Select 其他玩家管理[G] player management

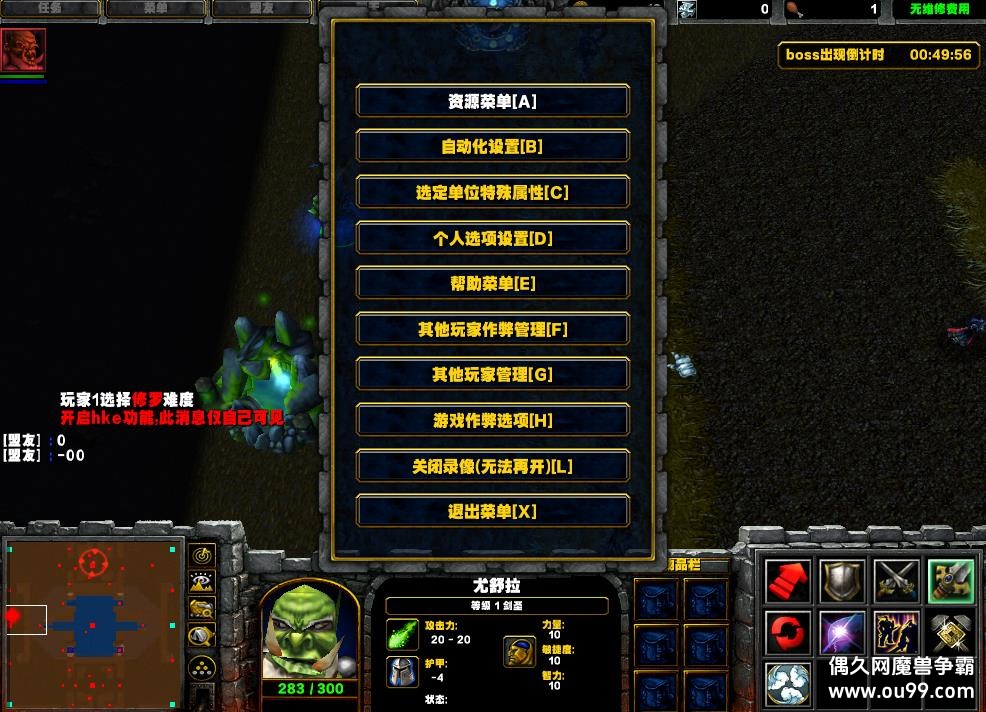pyautogui.click(x=492, y=375)
